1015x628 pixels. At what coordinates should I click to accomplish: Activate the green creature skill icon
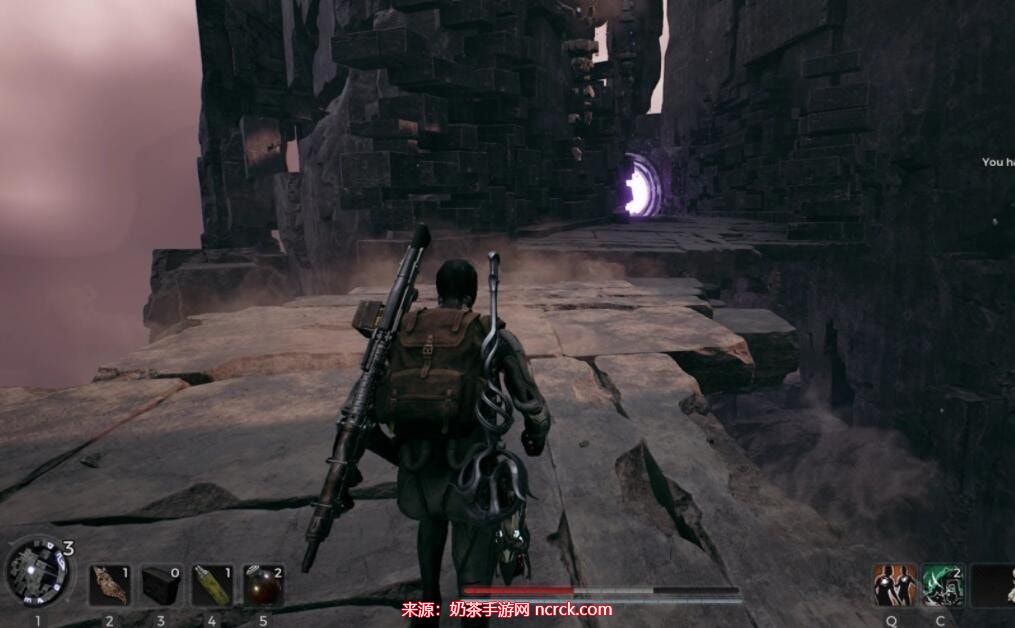pyautogui.click(x=942, y=585)
